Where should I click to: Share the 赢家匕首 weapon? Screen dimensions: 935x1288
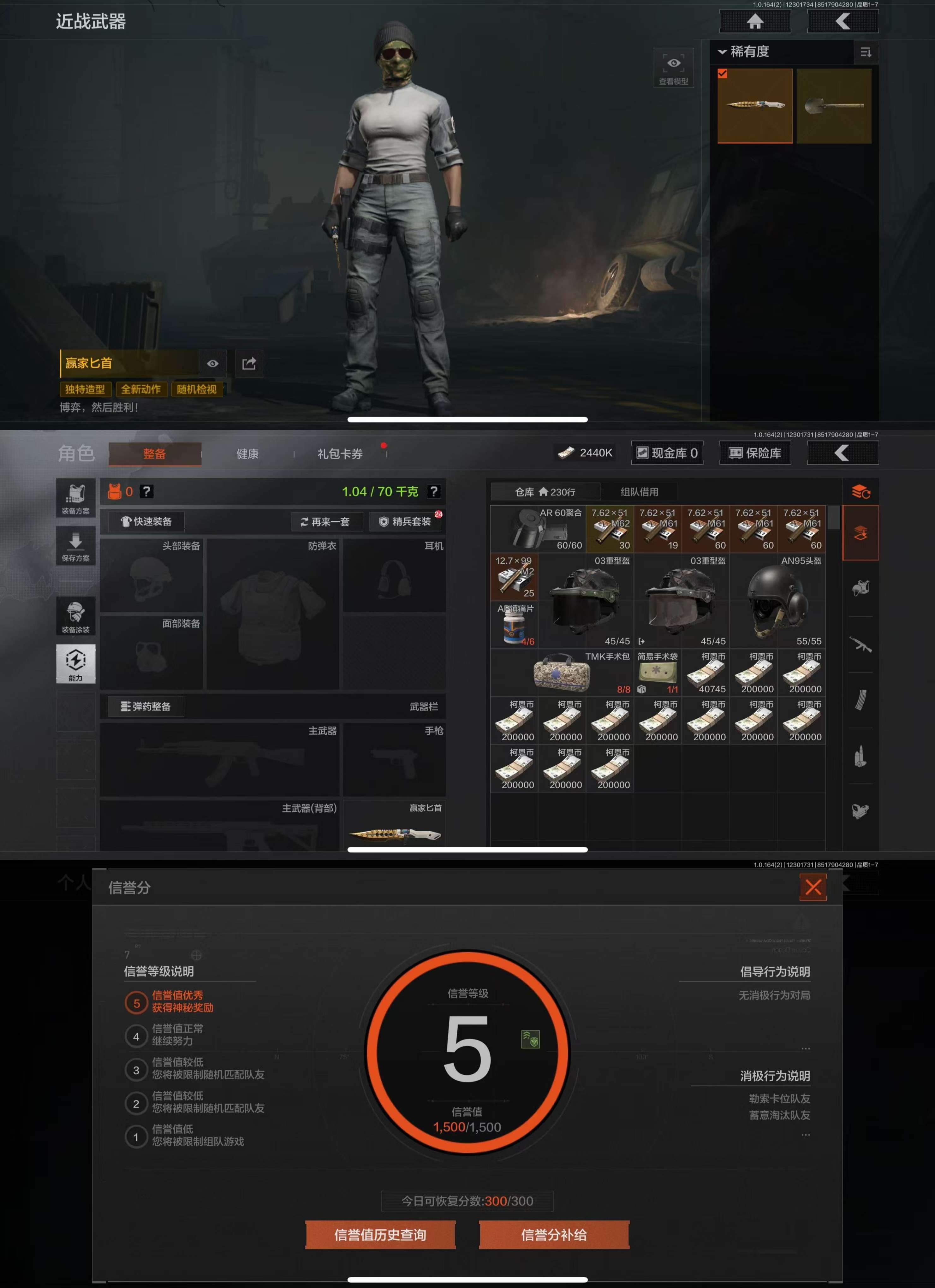coord(249,364)
